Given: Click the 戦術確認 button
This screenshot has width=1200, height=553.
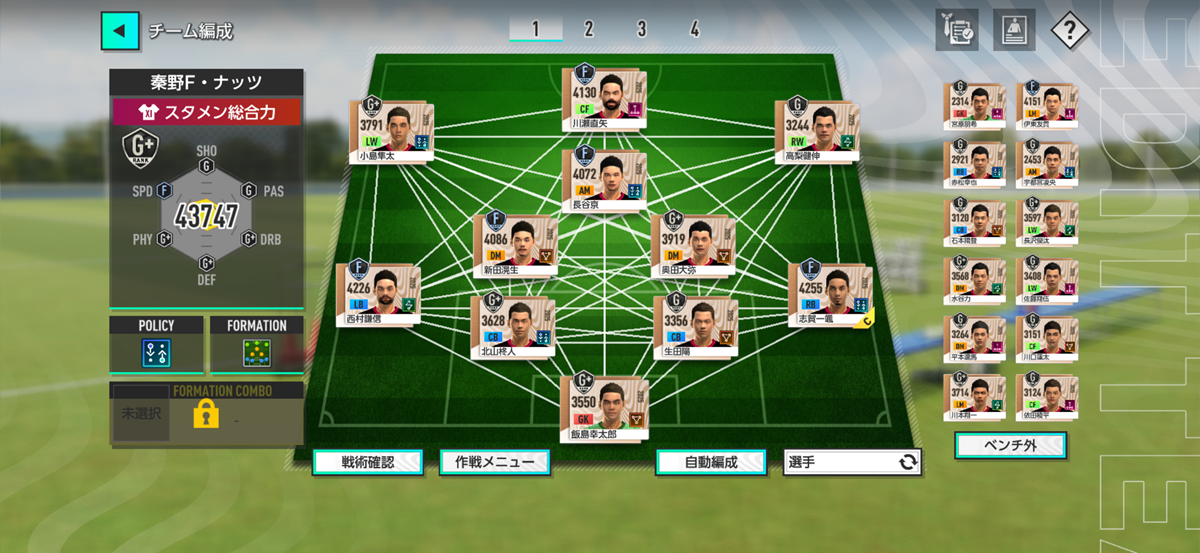Looking at the screenshot, I should tap(367, 462).
